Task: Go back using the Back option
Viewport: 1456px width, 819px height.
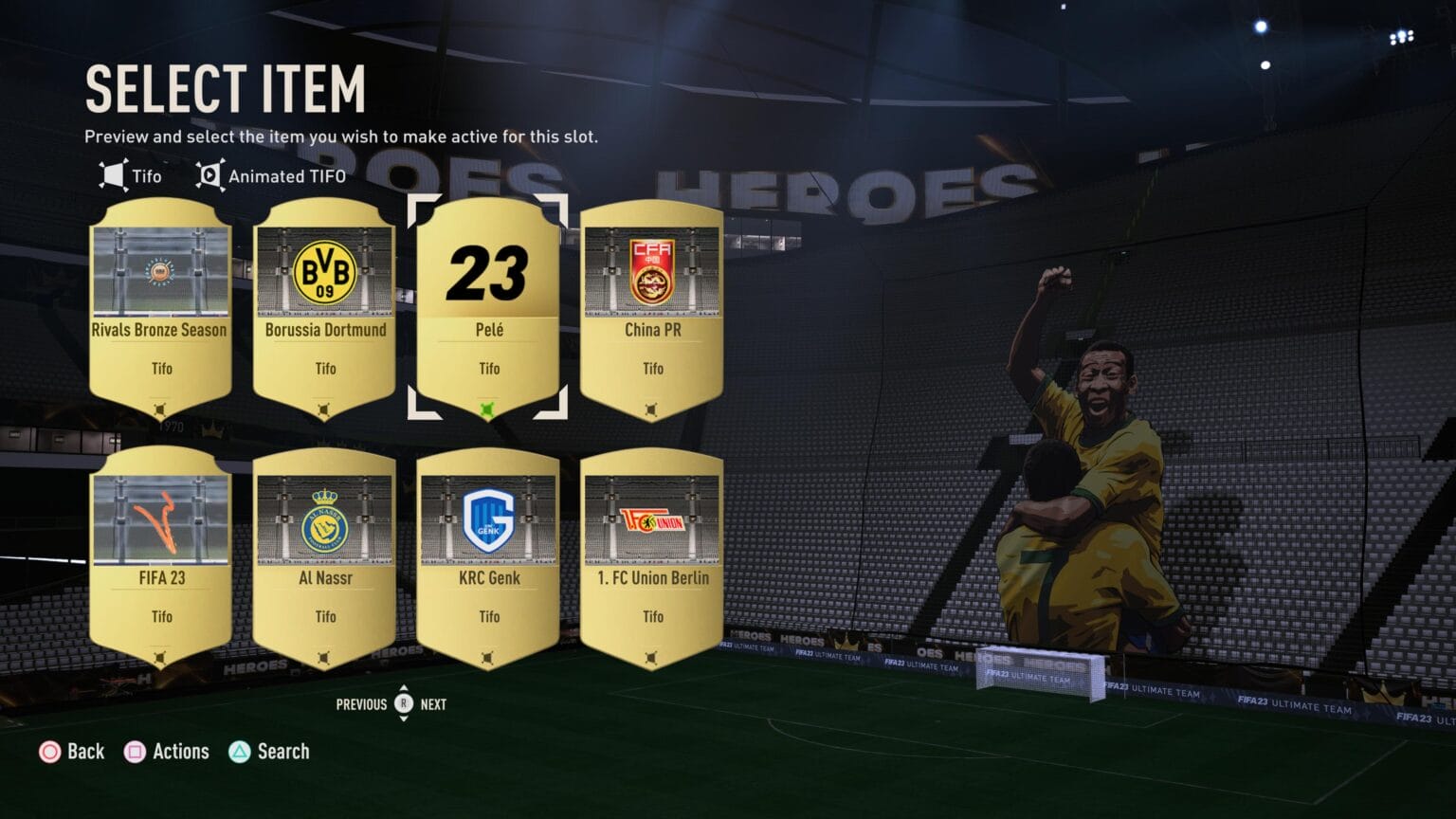Action: point(71,752)
